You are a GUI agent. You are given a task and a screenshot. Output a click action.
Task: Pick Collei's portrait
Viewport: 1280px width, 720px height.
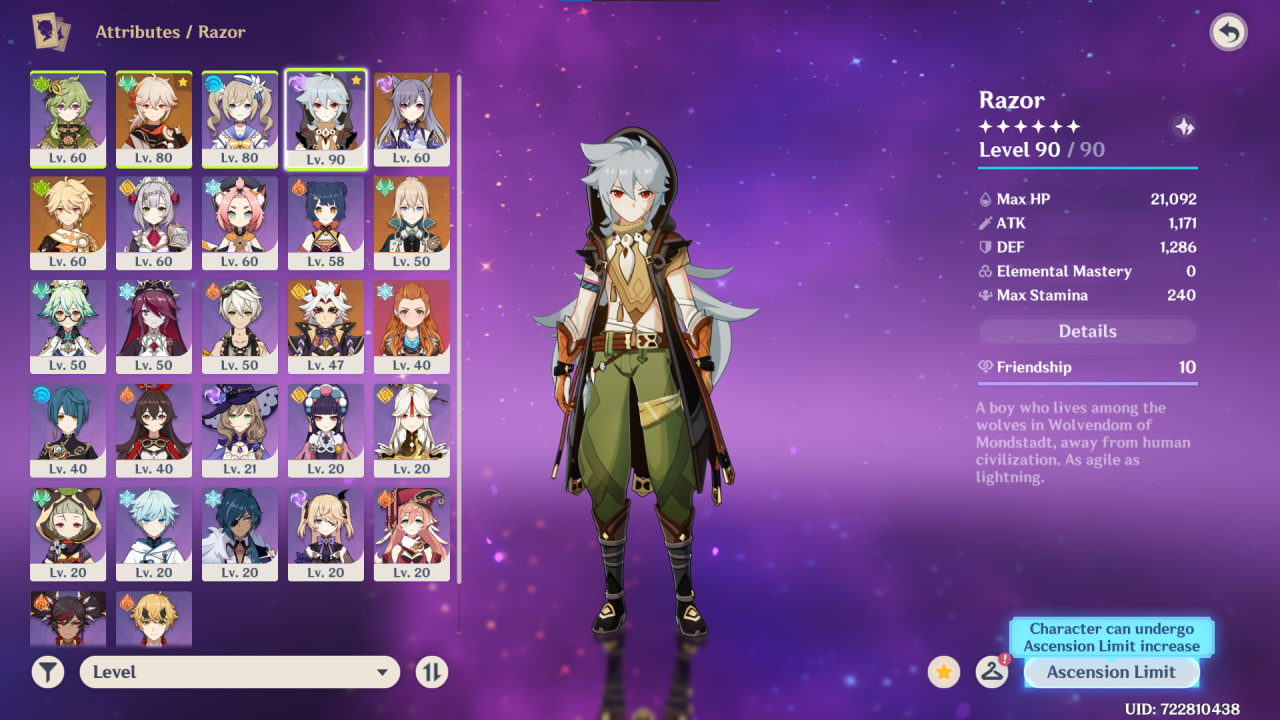click(68, 118)
